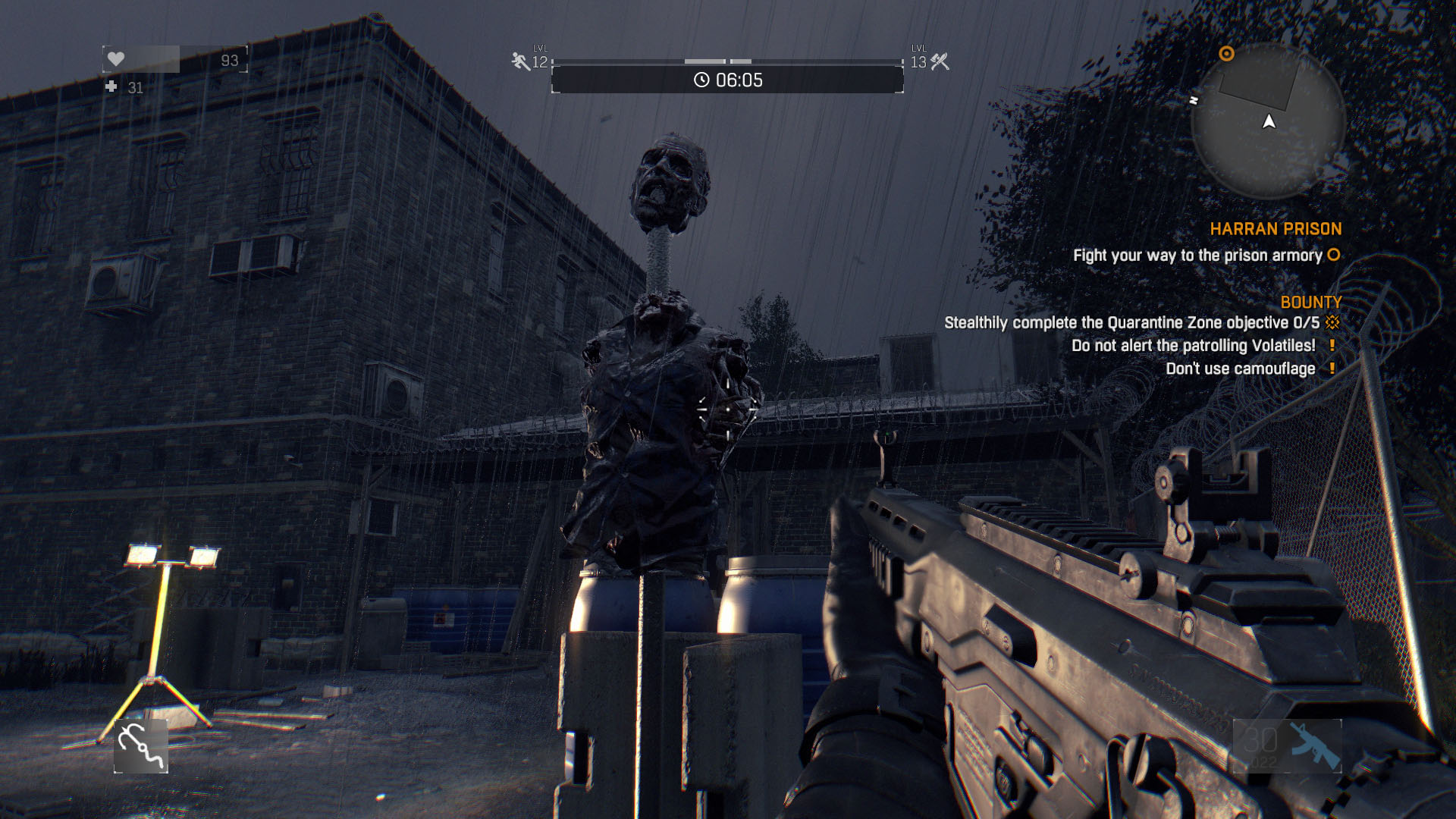This screenshot has height=819, width=1456.
Task: Click the patrolling Volatiles warning objective
Action: tap(1193, 346)
